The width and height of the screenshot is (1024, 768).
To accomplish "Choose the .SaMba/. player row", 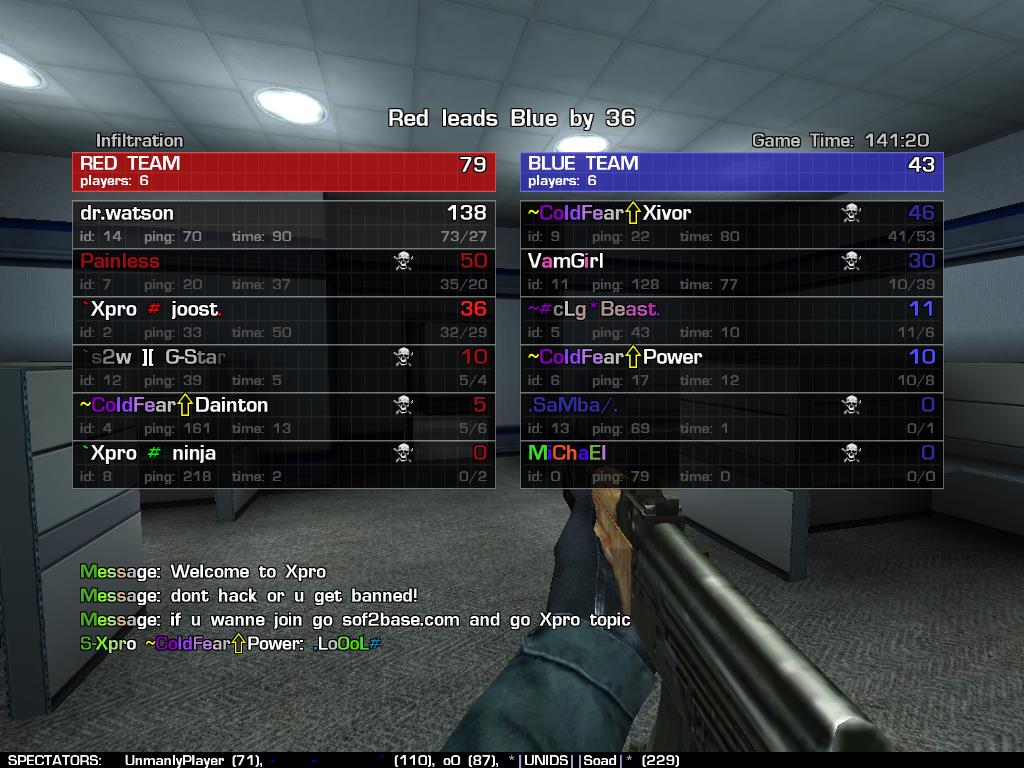I will pos(731,416).
